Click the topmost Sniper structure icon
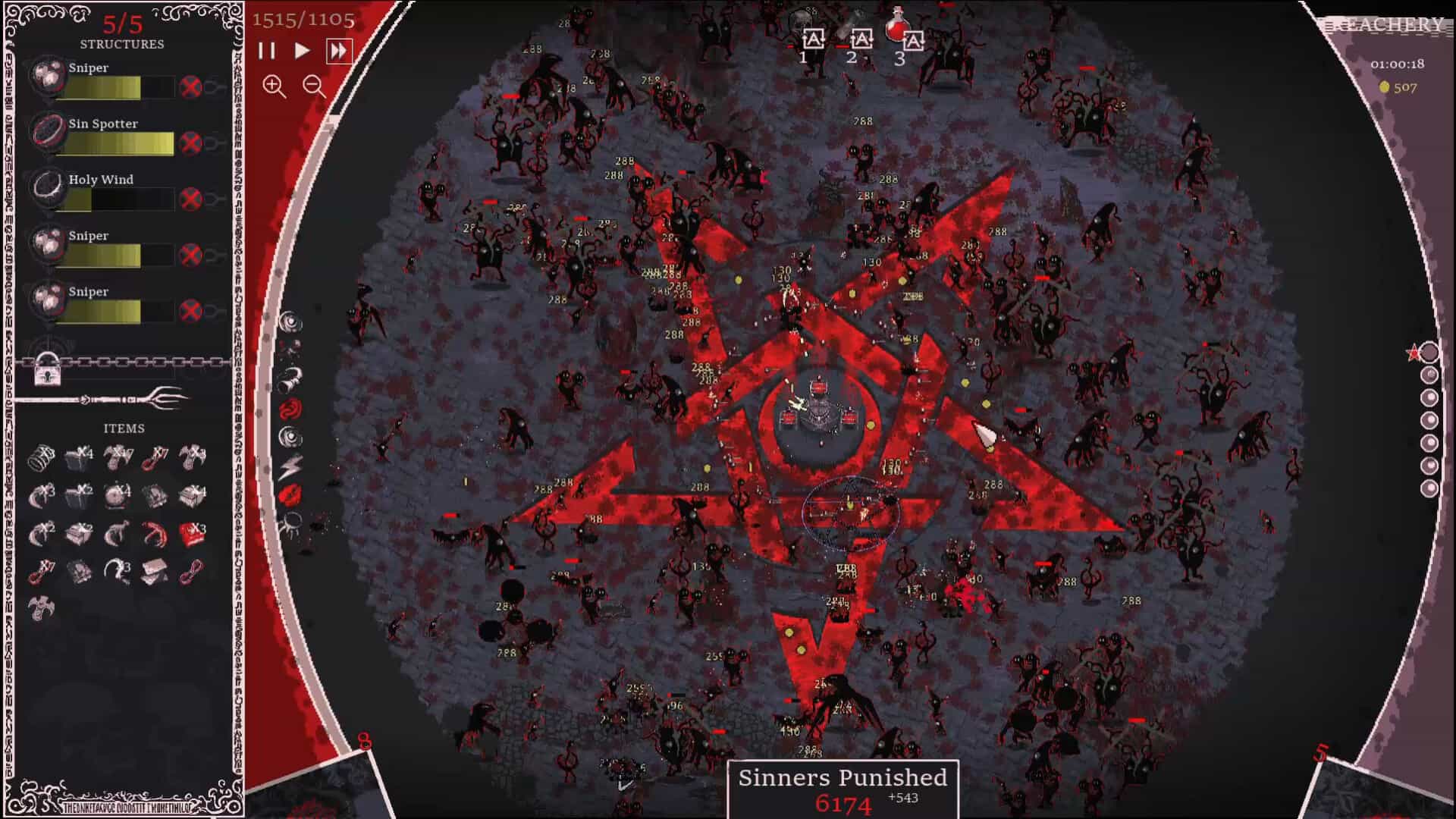 click(47, 77)
